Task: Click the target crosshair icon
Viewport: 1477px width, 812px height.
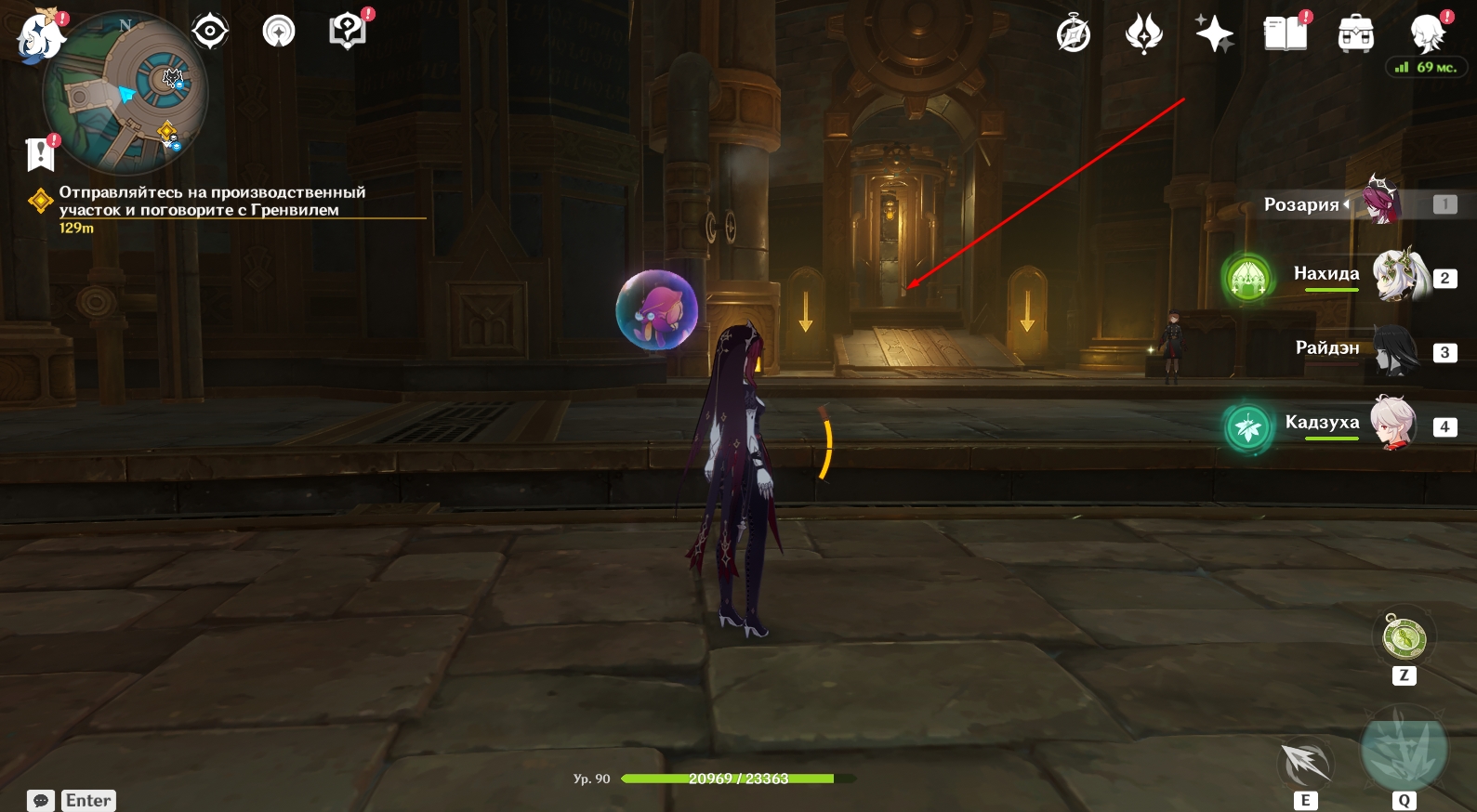Action: point(210,32)
